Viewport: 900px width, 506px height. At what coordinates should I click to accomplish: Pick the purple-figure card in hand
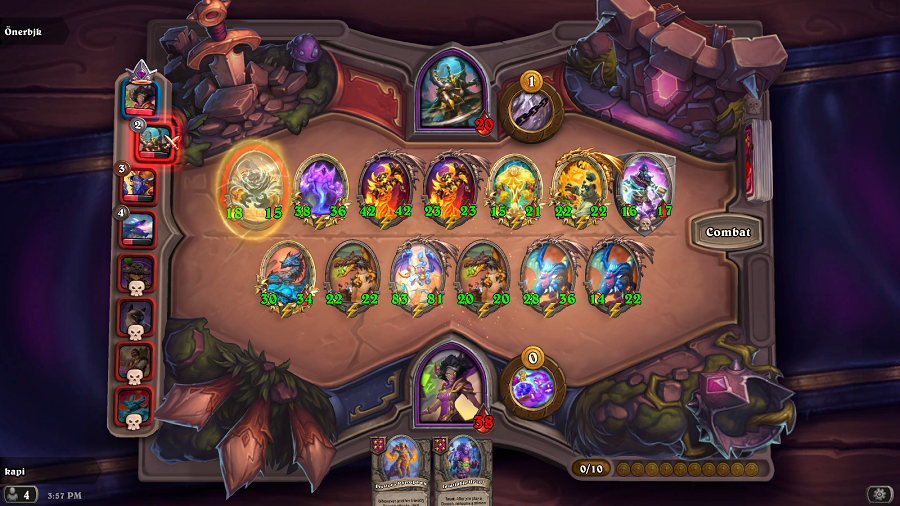462,472
